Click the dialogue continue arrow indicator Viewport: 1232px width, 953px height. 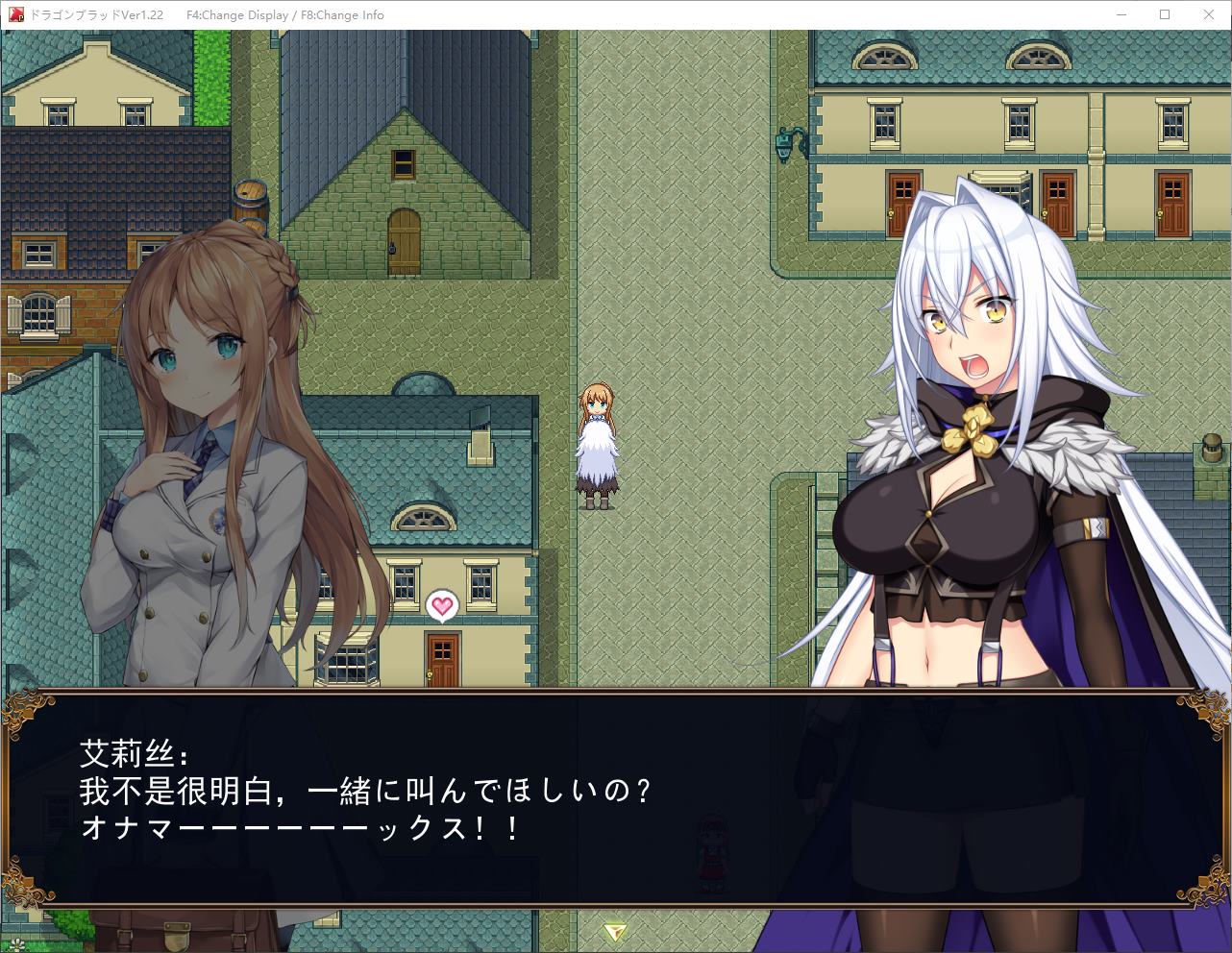click(615, 931)
